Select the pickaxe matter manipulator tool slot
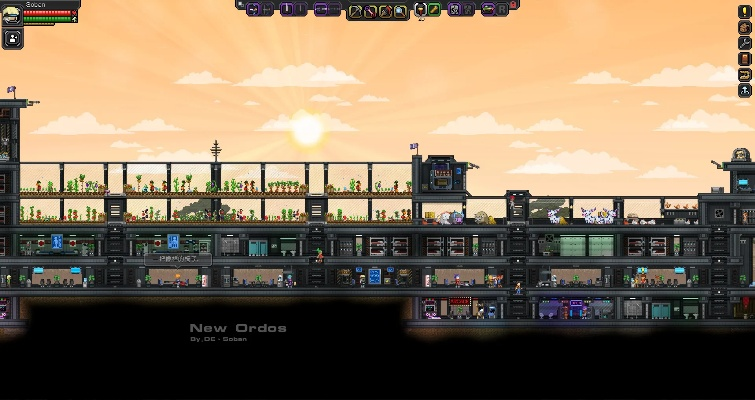755x400 pixels. click(x=355, y=11)
